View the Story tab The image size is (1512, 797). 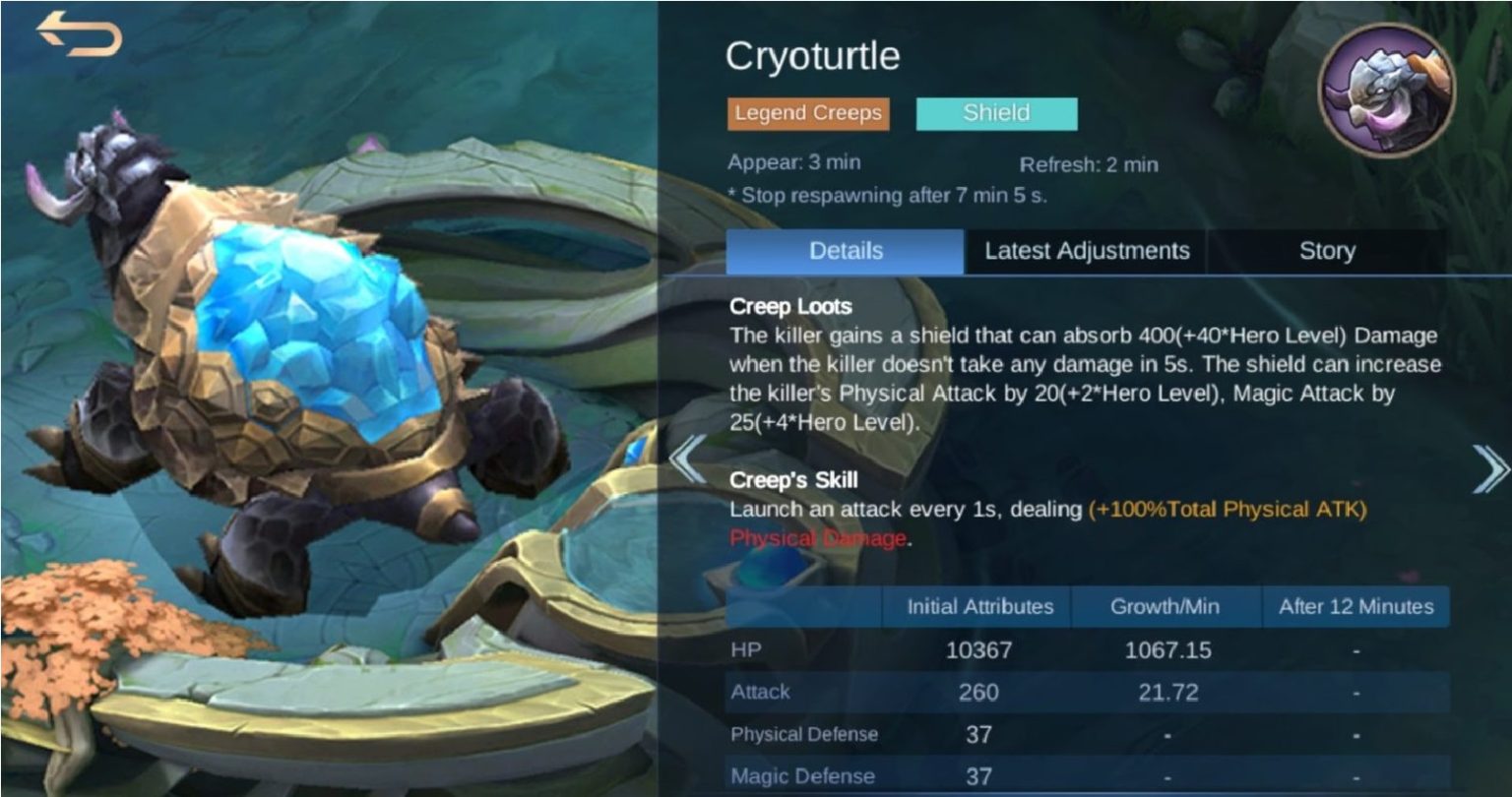(x=1327, y=251)
